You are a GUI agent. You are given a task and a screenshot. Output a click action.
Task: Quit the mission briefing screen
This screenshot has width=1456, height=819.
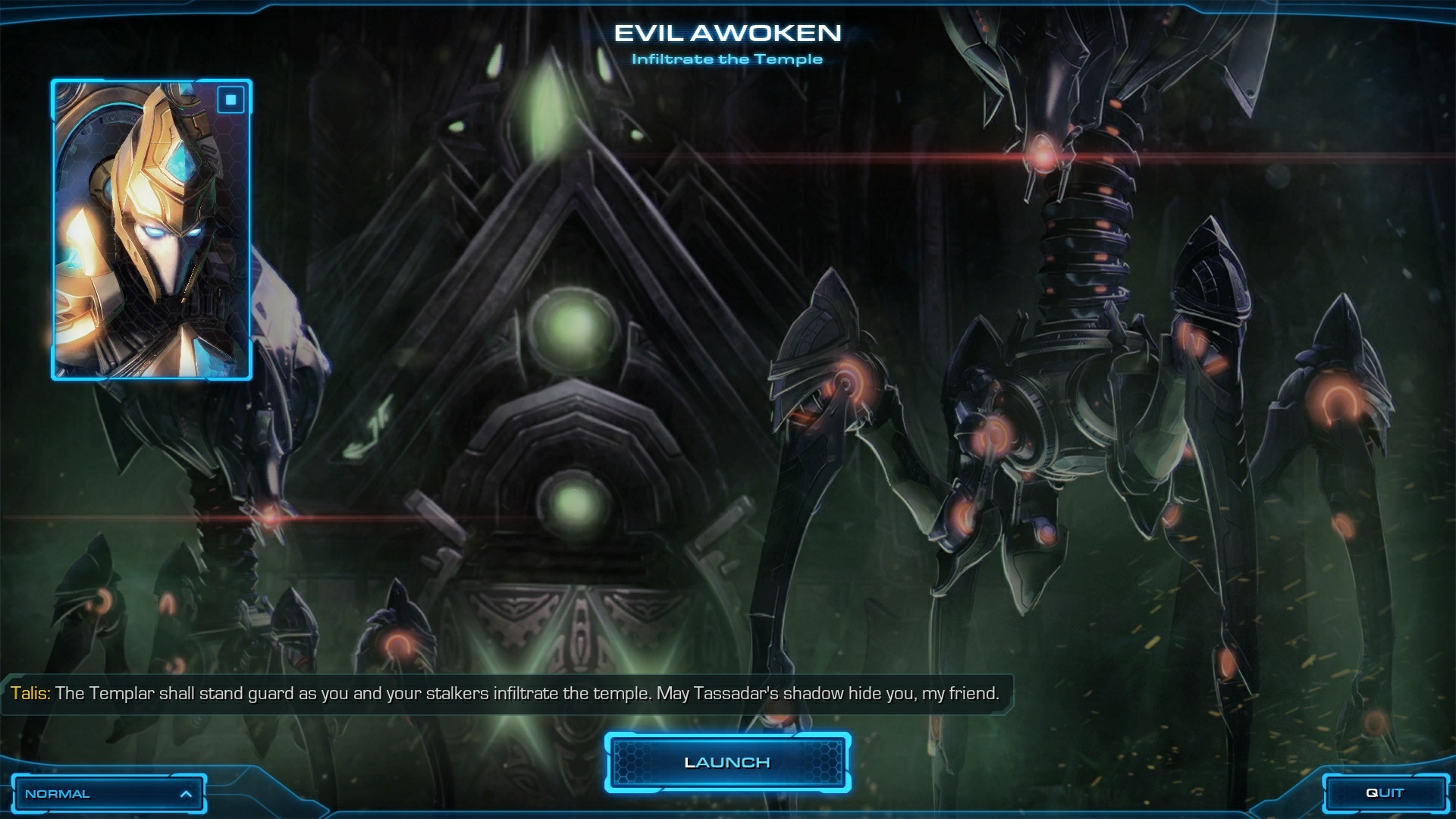pos(1385,793)
